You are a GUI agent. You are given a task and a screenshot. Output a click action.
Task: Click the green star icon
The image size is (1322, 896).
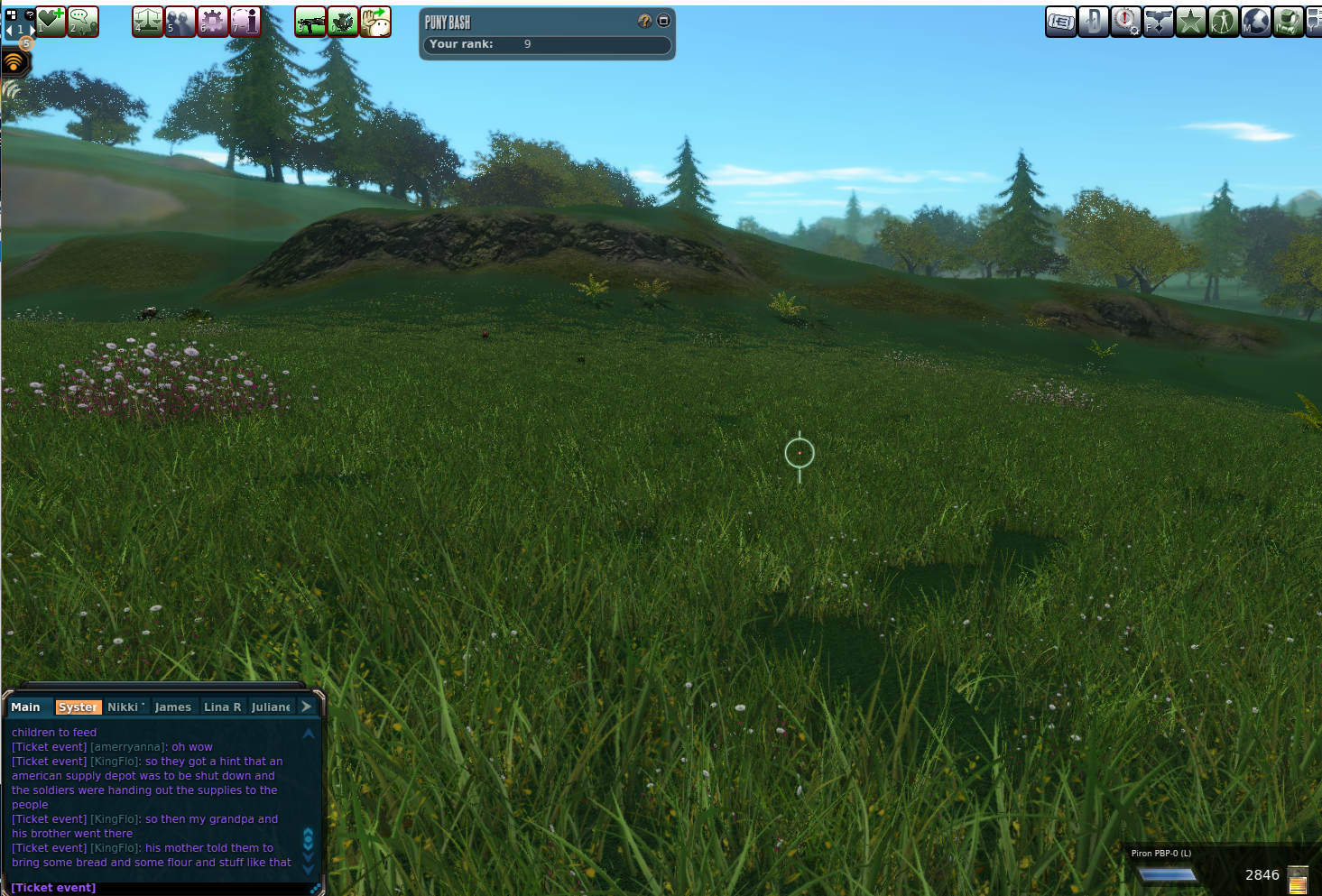point(1190,21)
